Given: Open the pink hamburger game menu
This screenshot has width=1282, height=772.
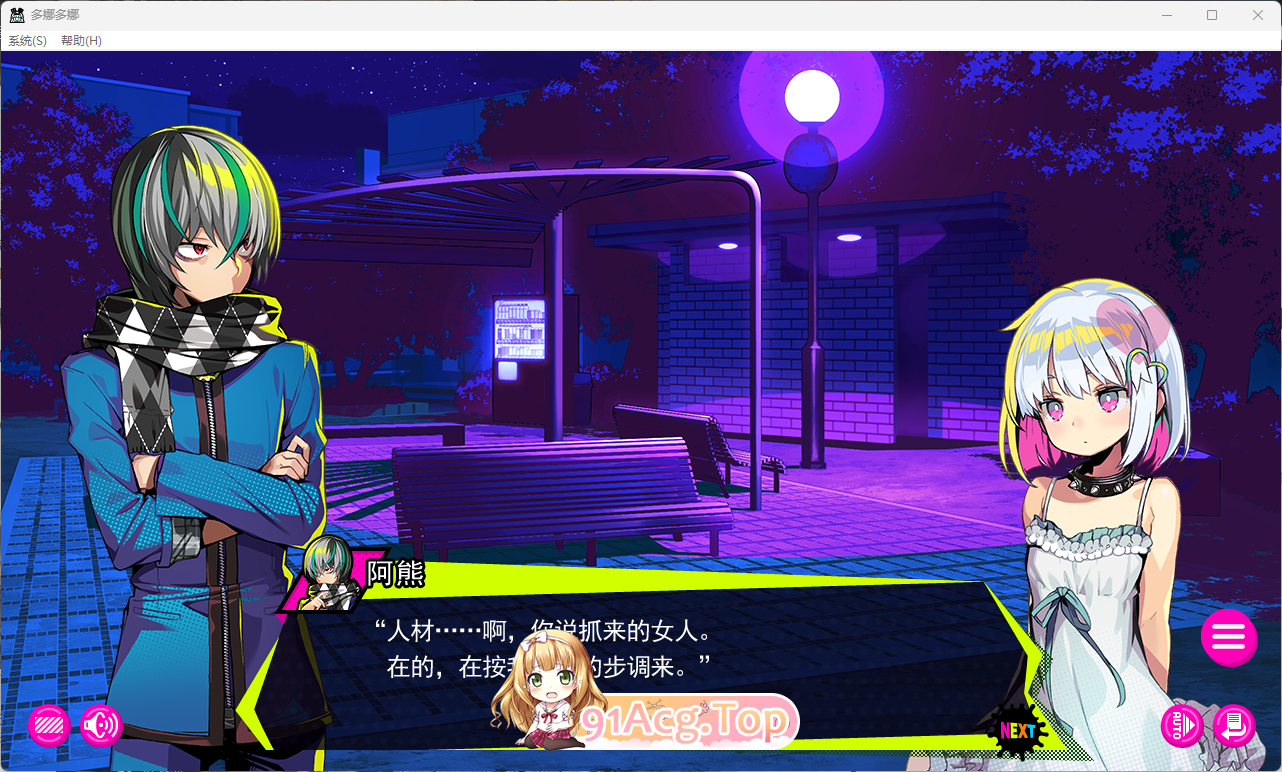Looking at the screenshot, I should point(1229,638).
